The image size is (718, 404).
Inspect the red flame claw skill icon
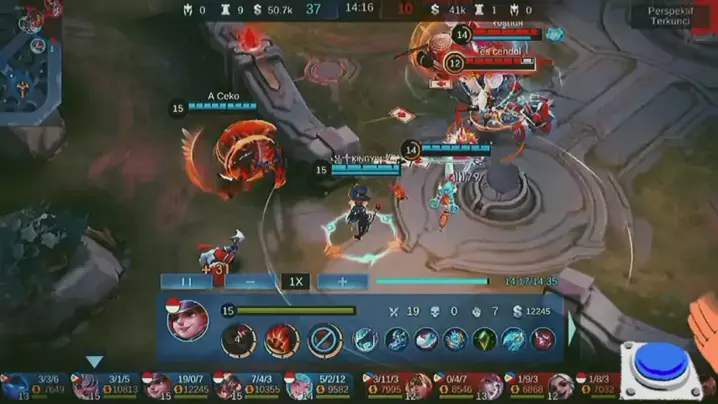(281, 340)
